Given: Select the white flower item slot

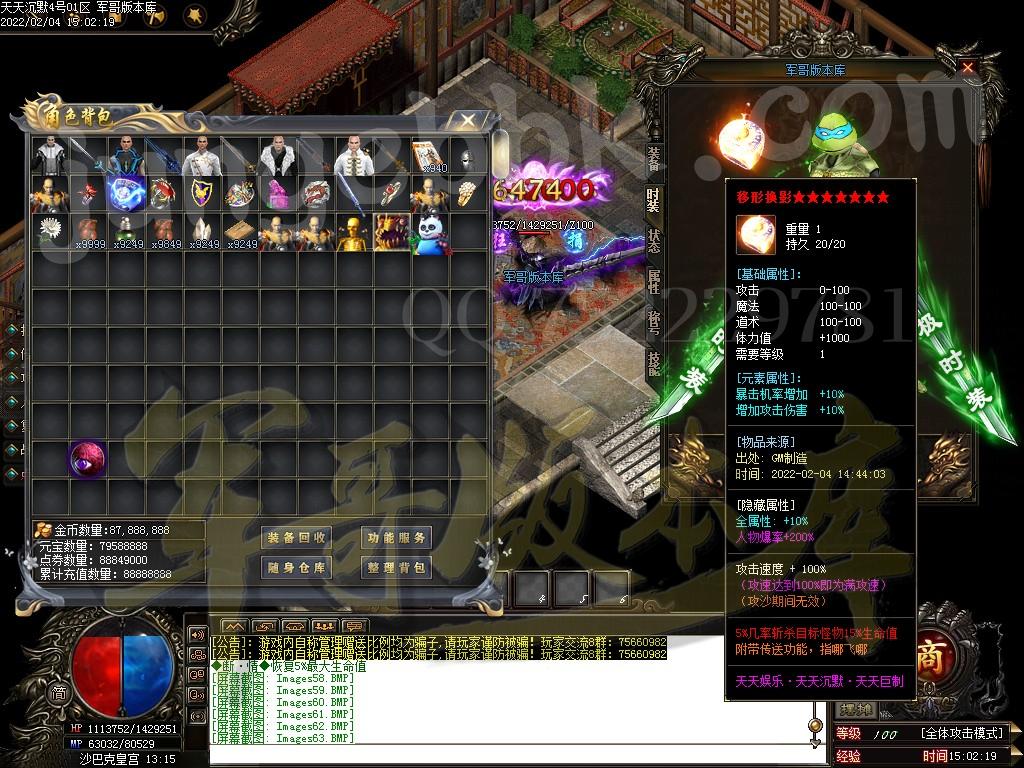Looking at the screenshot, I should point(48,232).
